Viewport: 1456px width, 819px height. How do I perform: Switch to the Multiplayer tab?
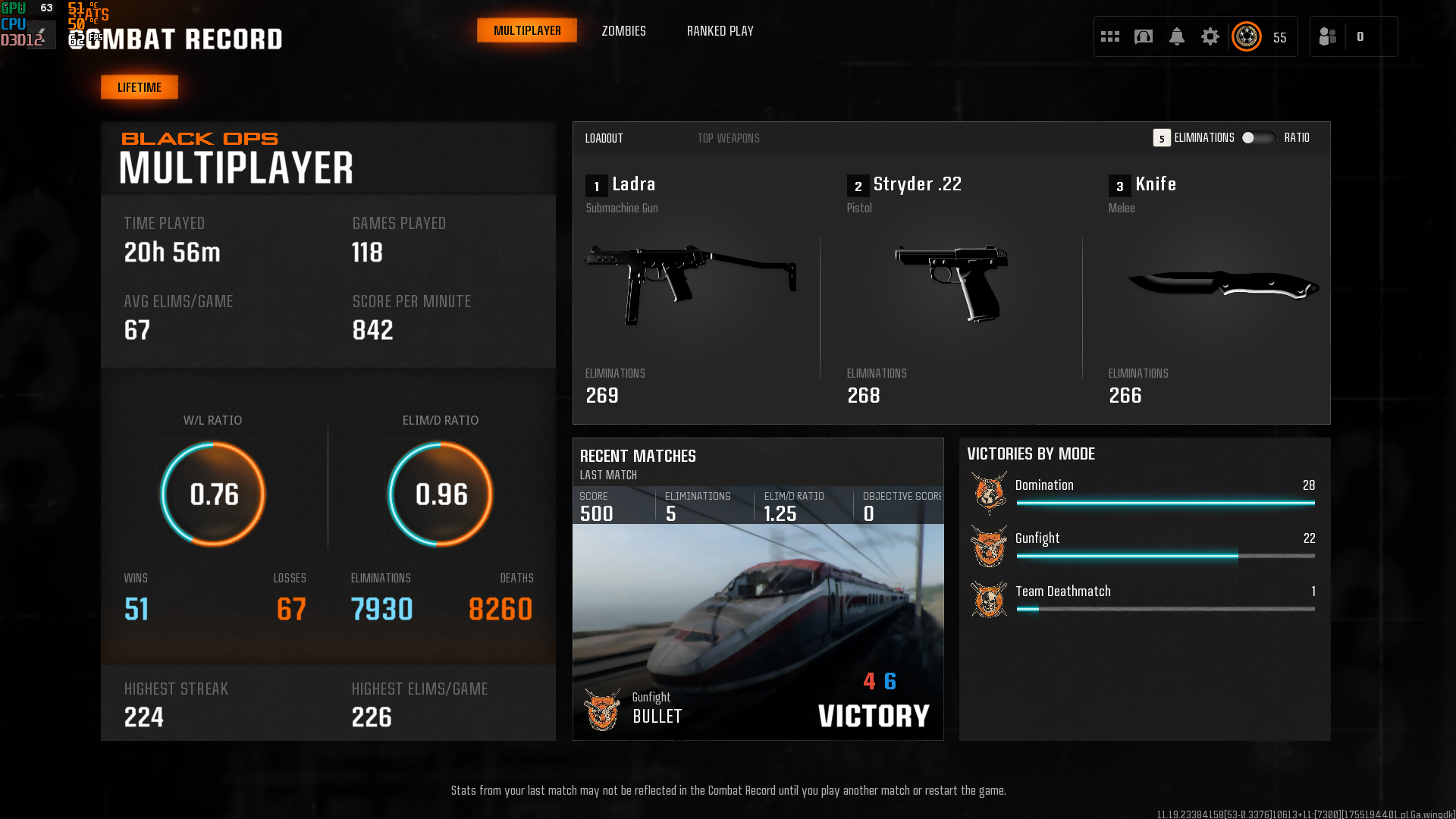tap(527, 31)
